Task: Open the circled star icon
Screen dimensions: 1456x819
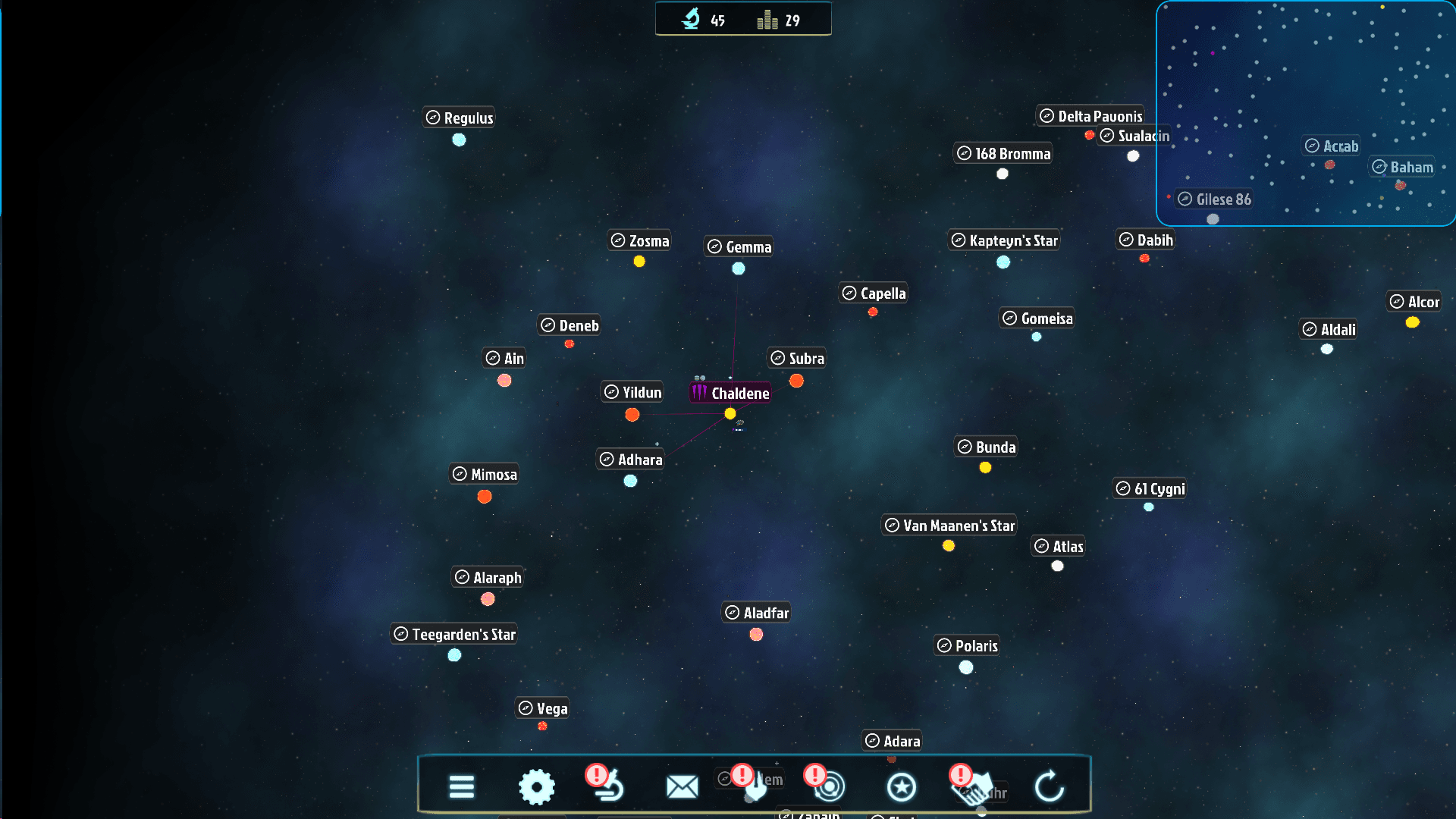Action: click(901, 786)
